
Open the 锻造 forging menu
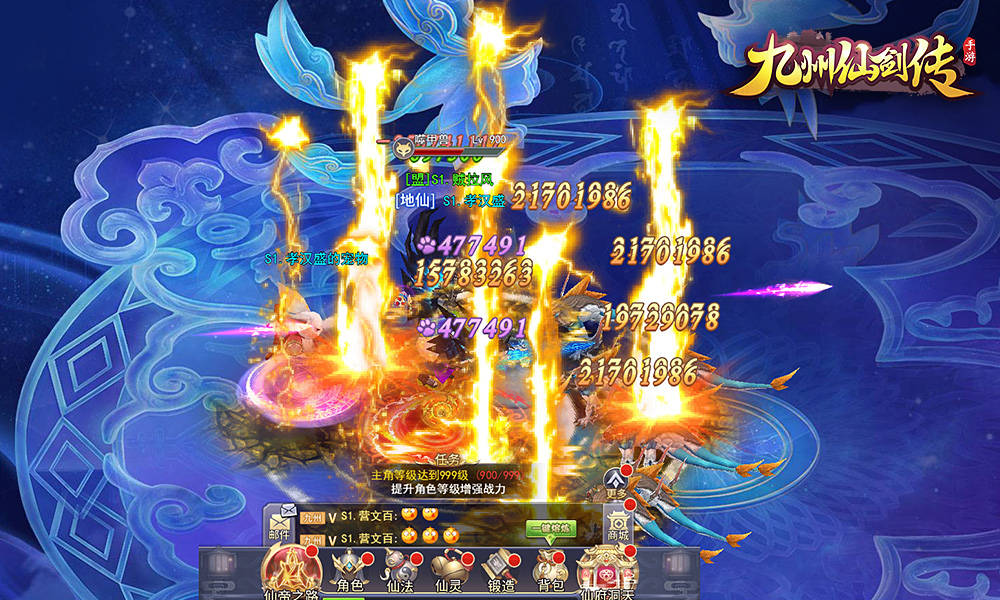[500, 571]
